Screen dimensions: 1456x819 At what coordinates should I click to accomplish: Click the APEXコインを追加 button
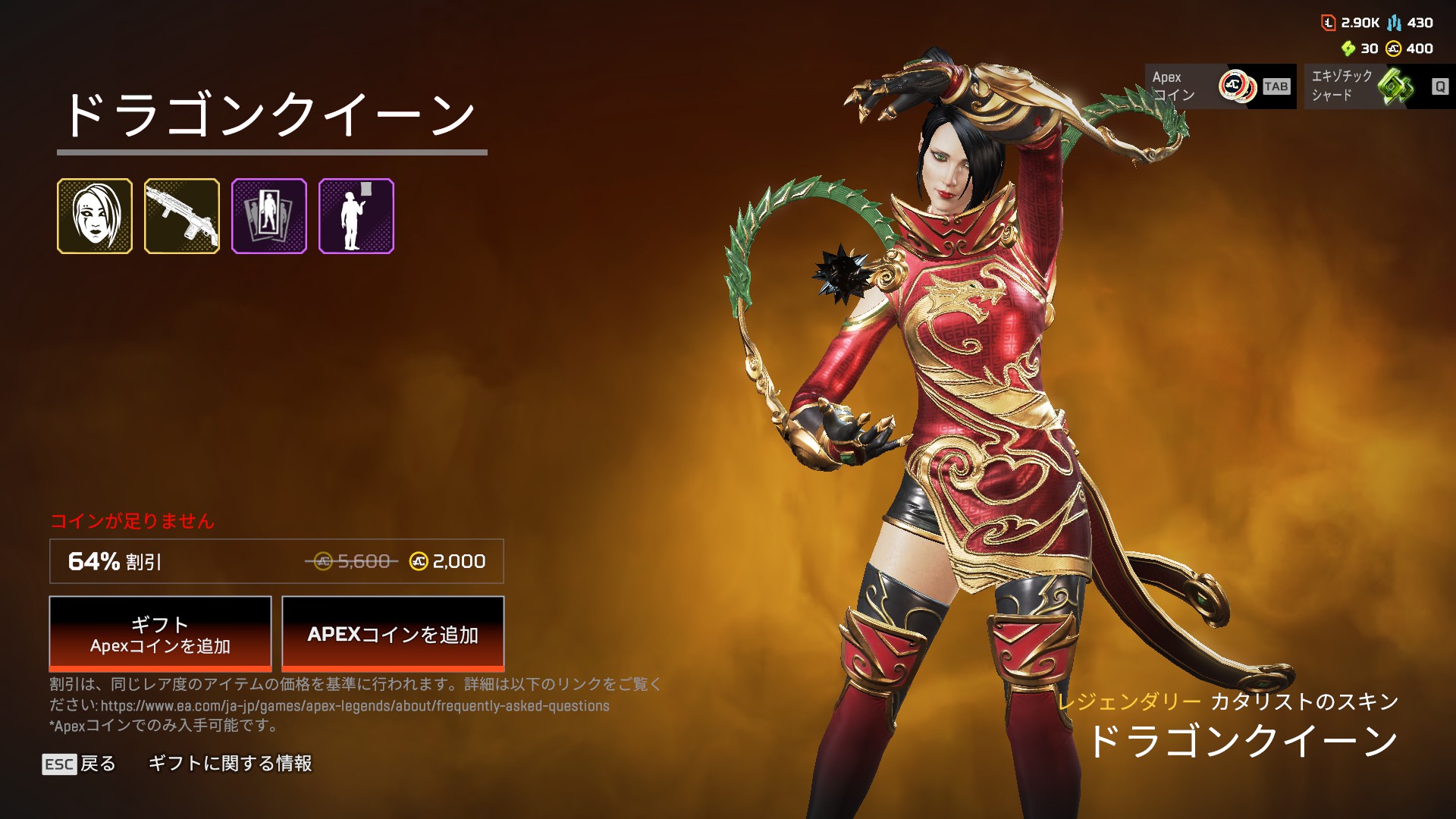393,634
